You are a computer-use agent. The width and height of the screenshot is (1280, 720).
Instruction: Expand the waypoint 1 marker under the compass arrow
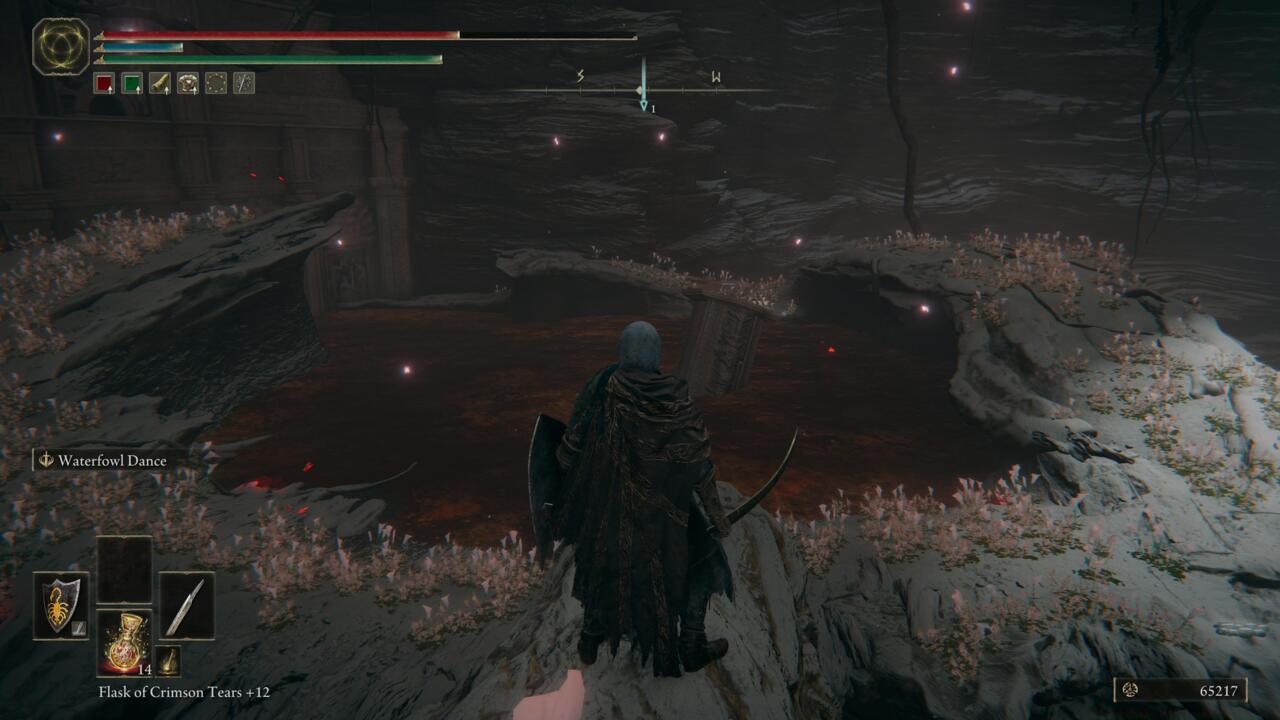click(644, 103)
